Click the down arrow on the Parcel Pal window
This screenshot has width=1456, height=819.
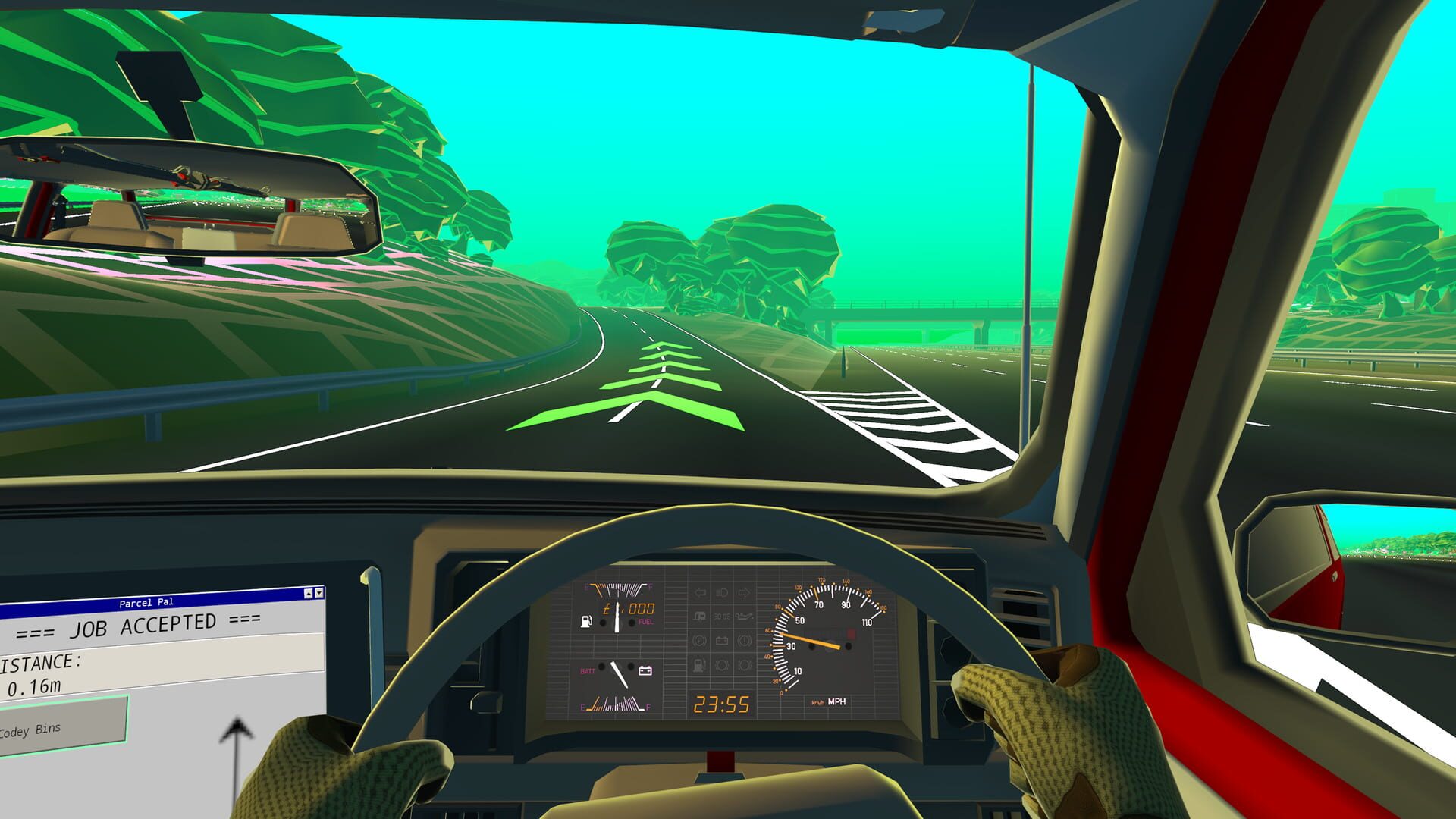click(319, 593)
